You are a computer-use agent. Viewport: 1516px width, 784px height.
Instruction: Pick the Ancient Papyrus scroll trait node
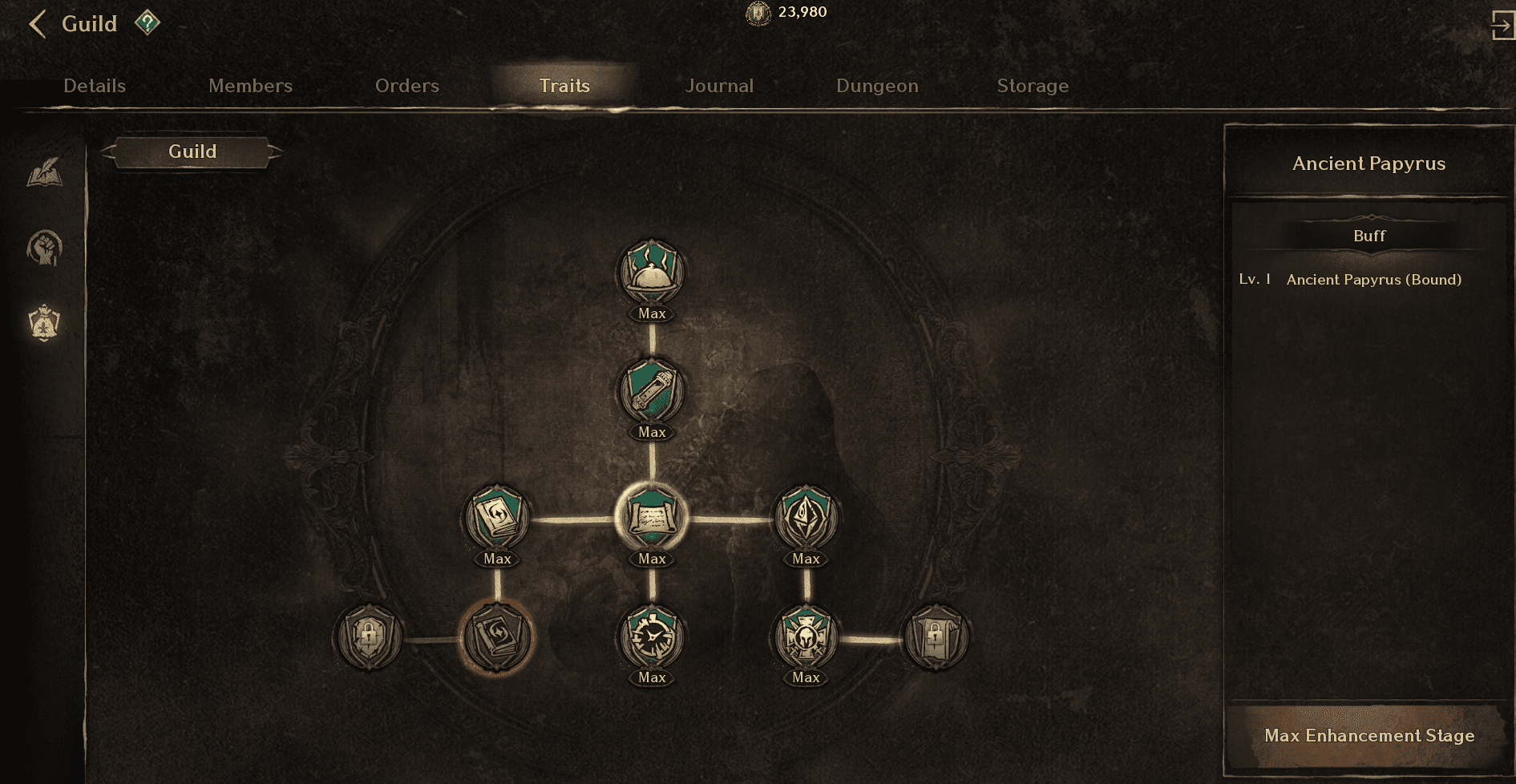click(x=652, y=517)
